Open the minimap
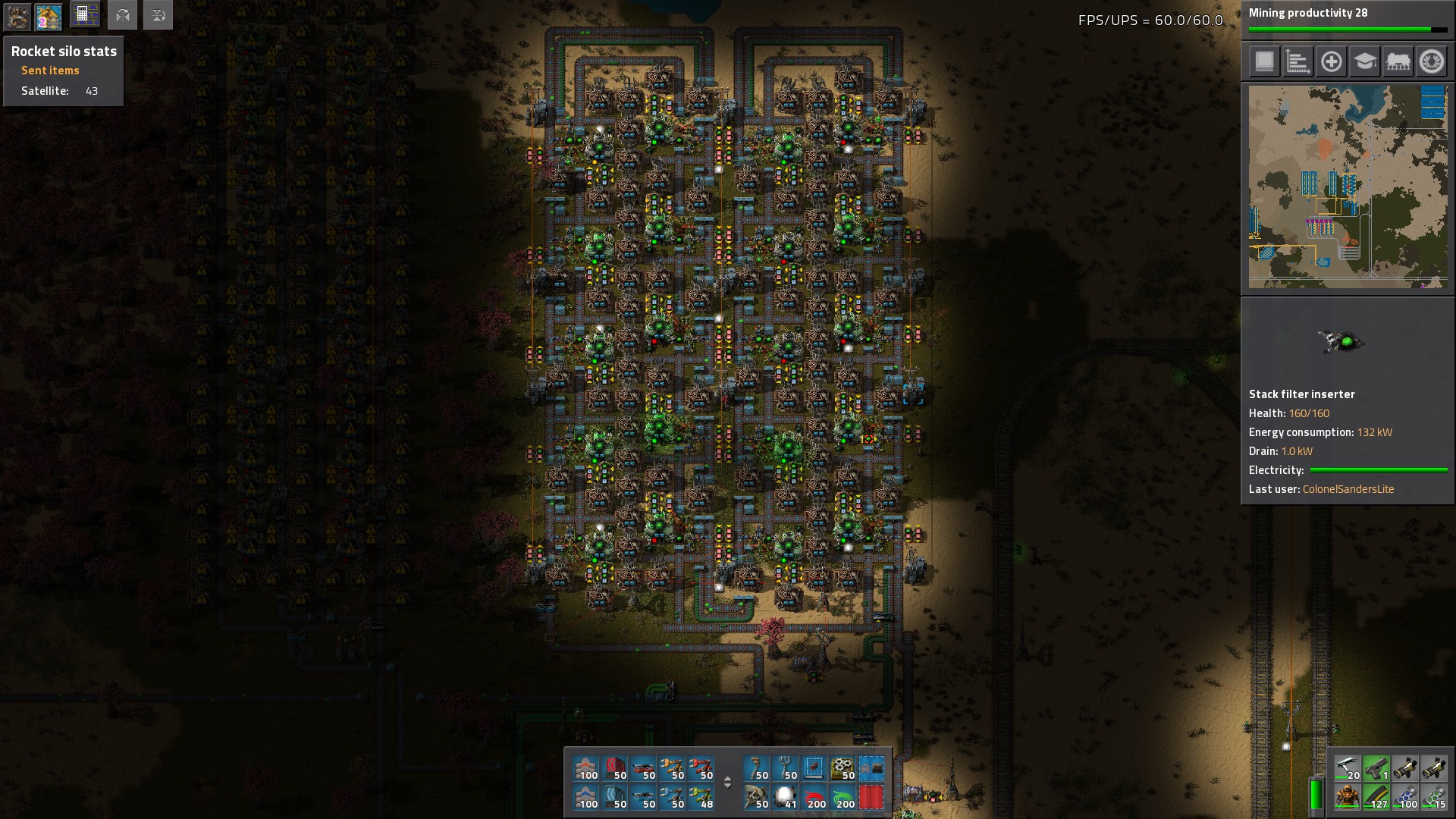The width and height of the screenshot is (1456, 819). point(1348,187)
